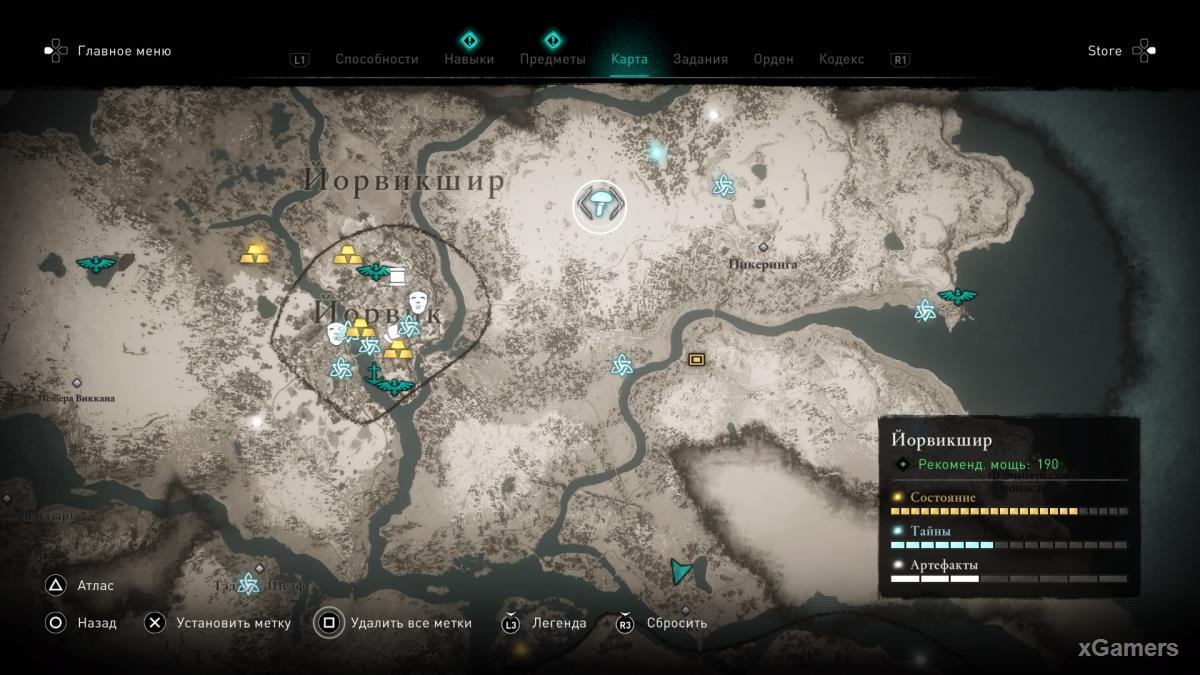Select the Пикеринга location marker
Image resolution: width=1200 pixels, height=675 pixels.
(x=764, y=247)
